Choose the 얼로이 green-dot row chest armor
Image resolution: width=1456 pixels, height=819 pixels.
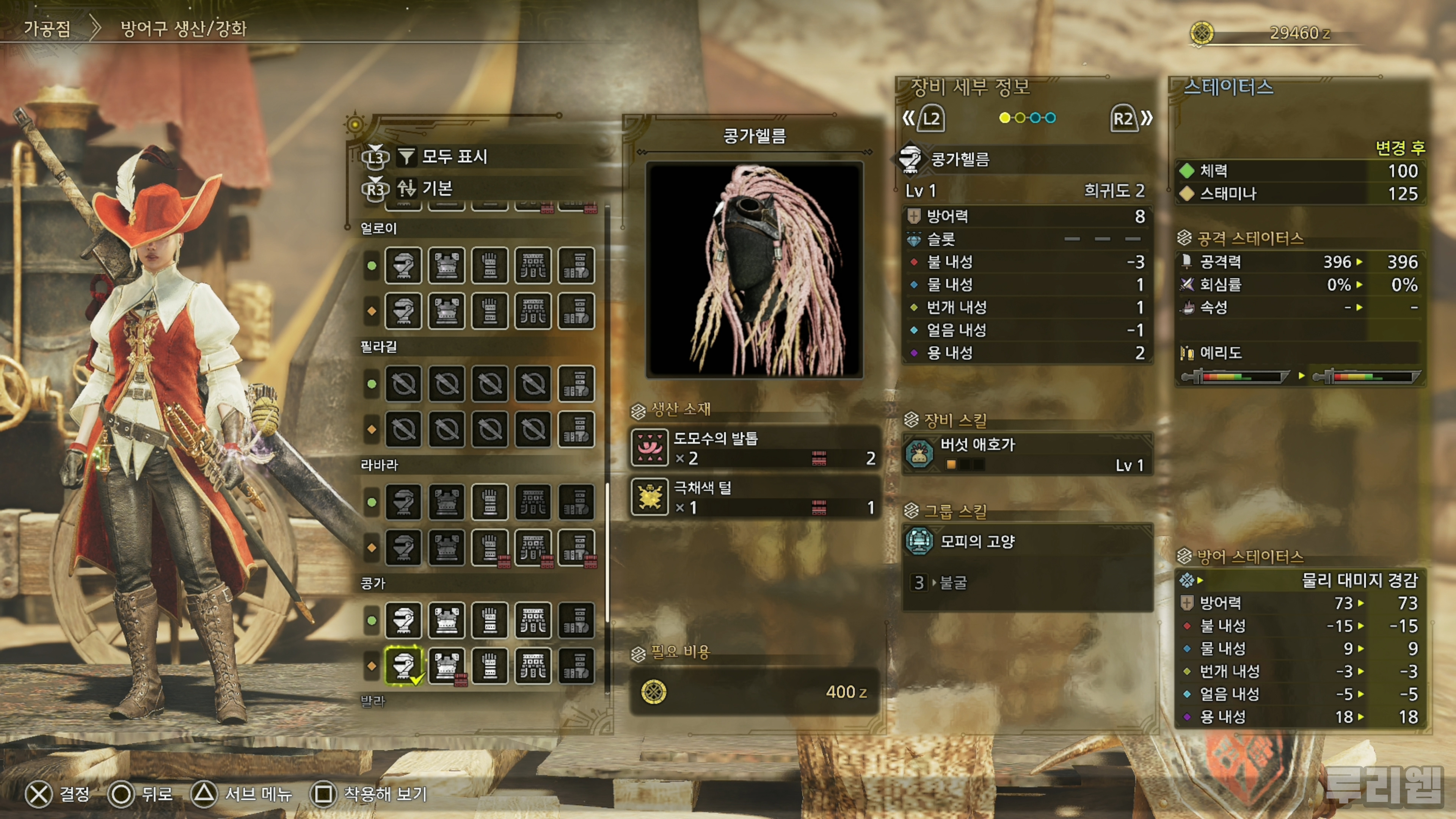447,265
